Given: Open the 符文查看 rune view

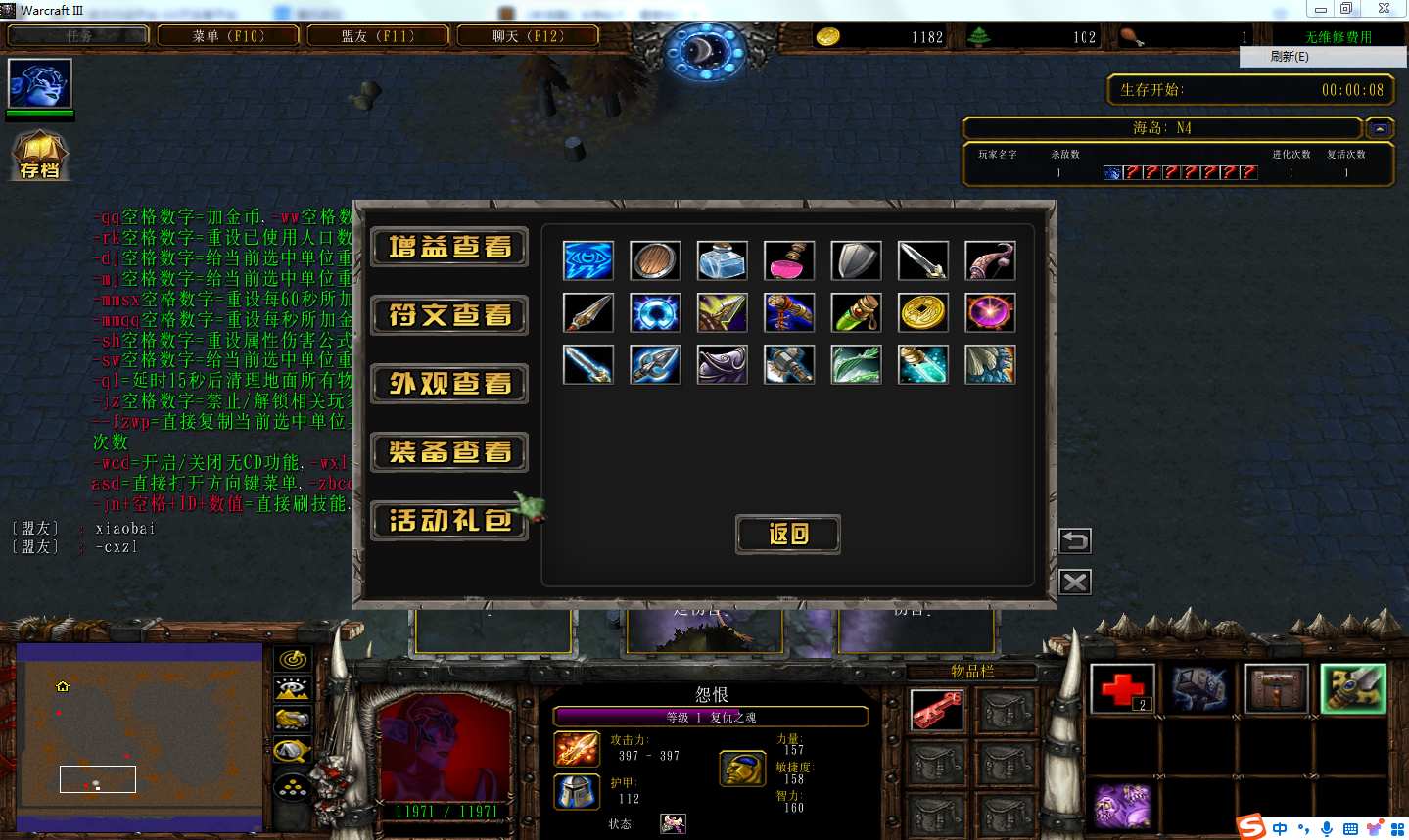Looking at the screenshot, I should point(449,315).
